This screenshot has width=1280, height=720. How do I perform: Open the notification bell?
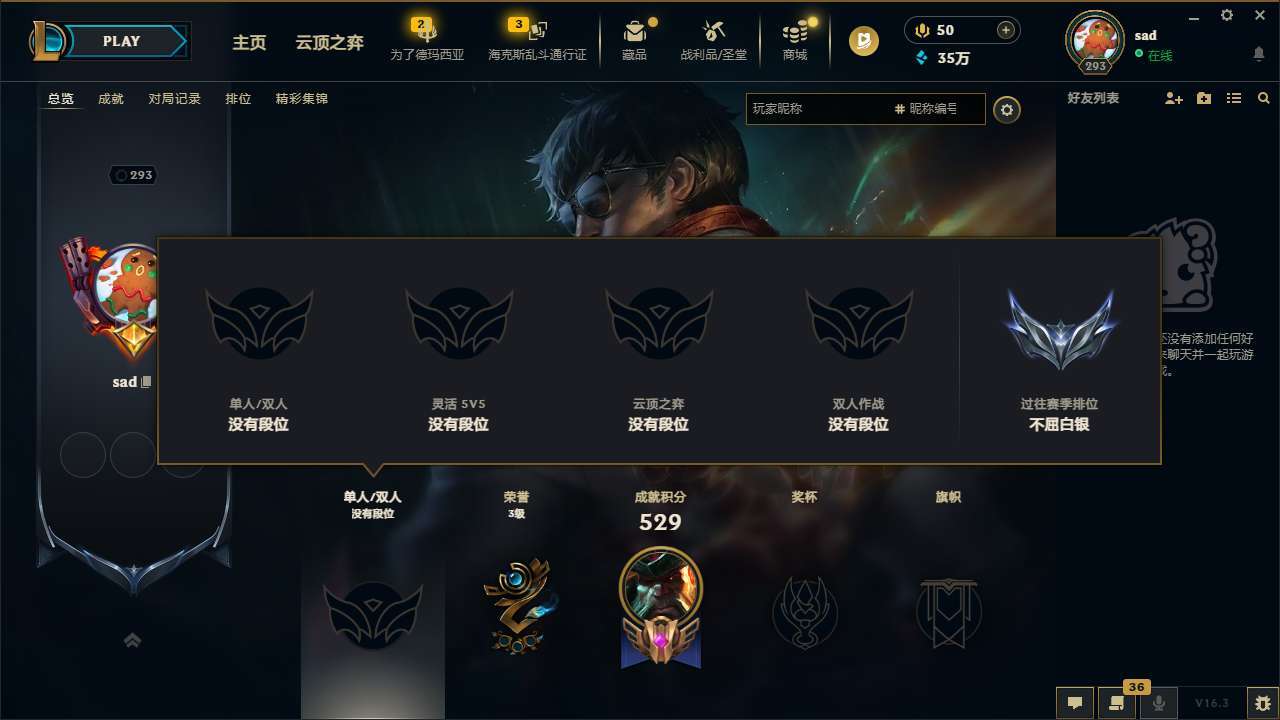[x=1258, y=55]
